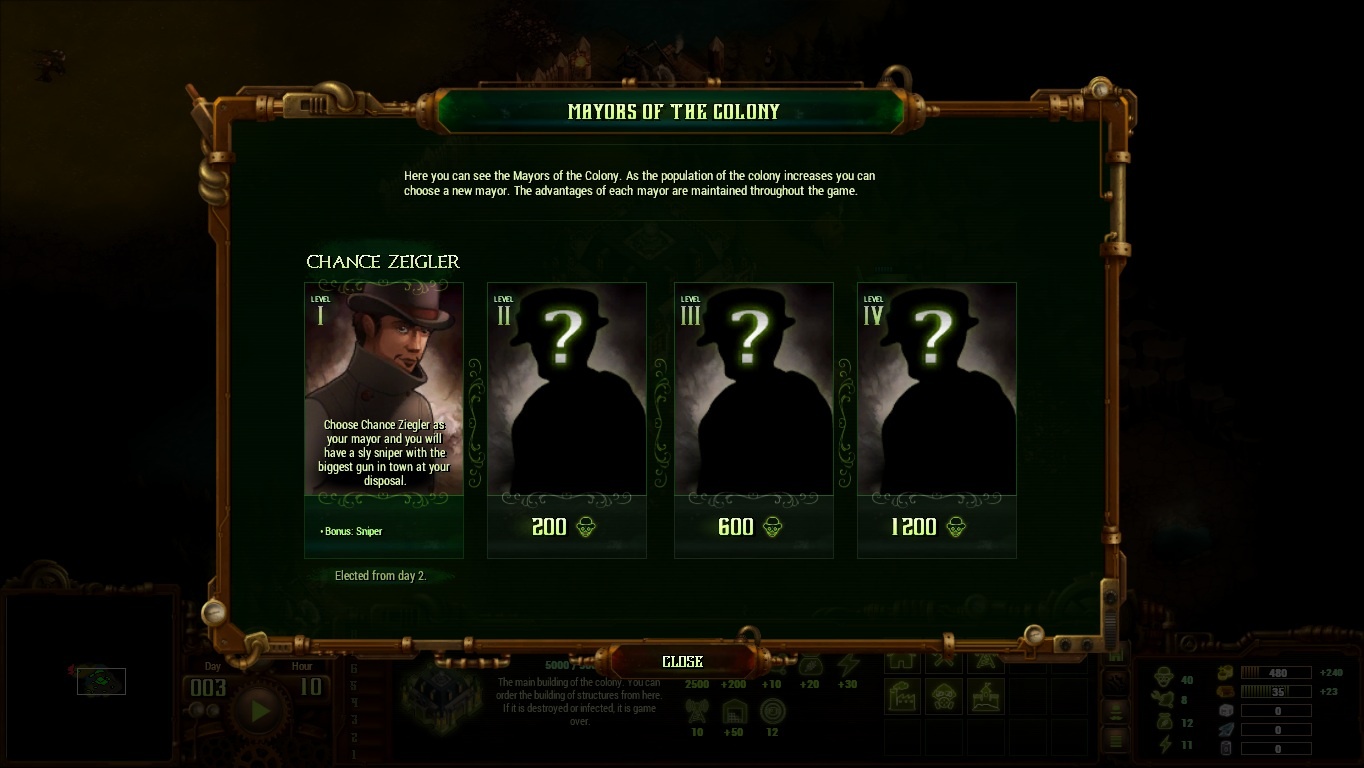The image size is (1364, 768).
Task: Toggle the house panel icon on right sidebar
Action: (x=1115, y=655)
